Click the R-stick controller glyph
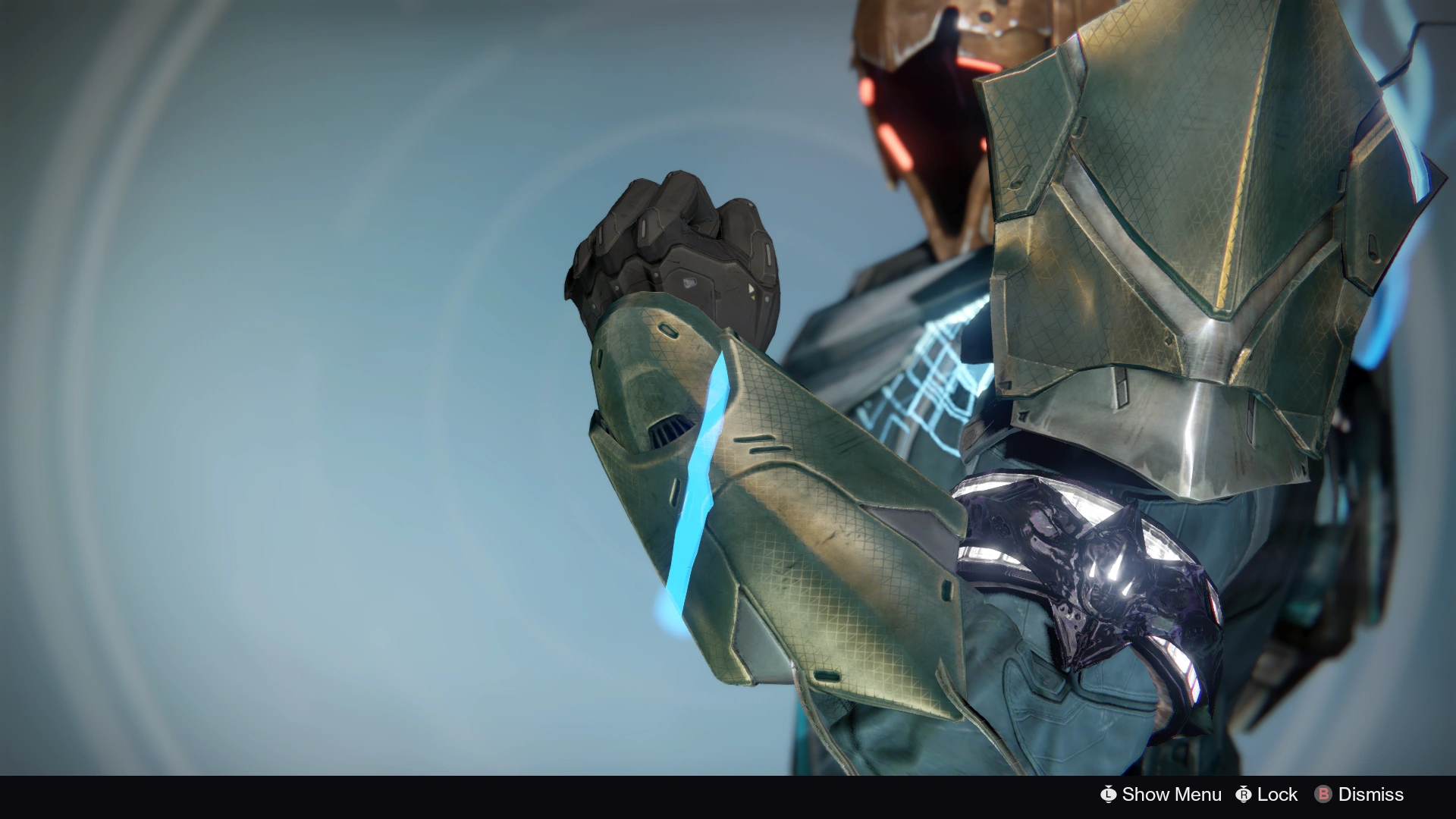Viewport: 1456px width, 819px height. (1245, 795)
